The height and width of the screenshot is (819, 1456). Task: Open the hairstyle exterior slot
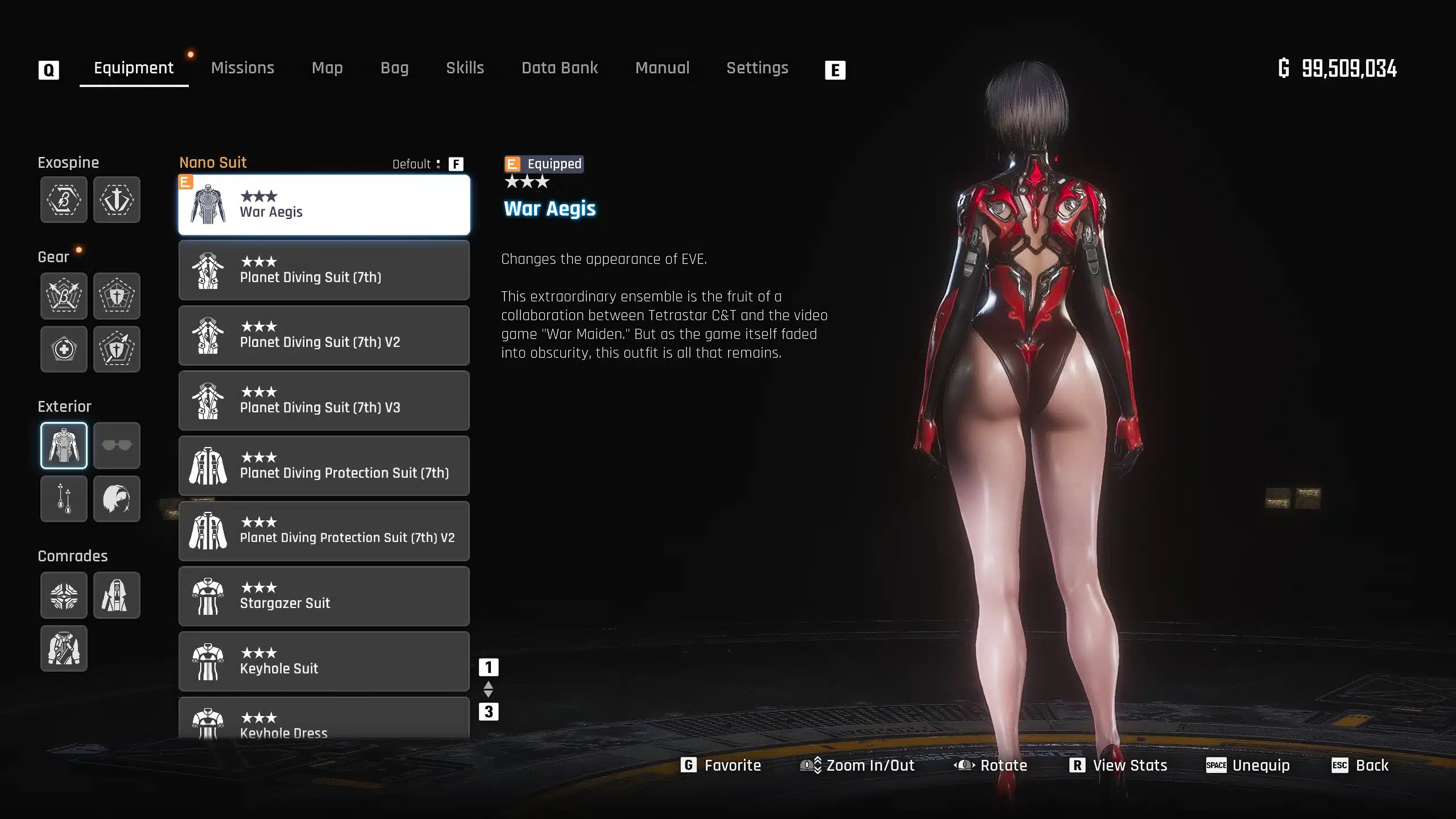[117, 499]
